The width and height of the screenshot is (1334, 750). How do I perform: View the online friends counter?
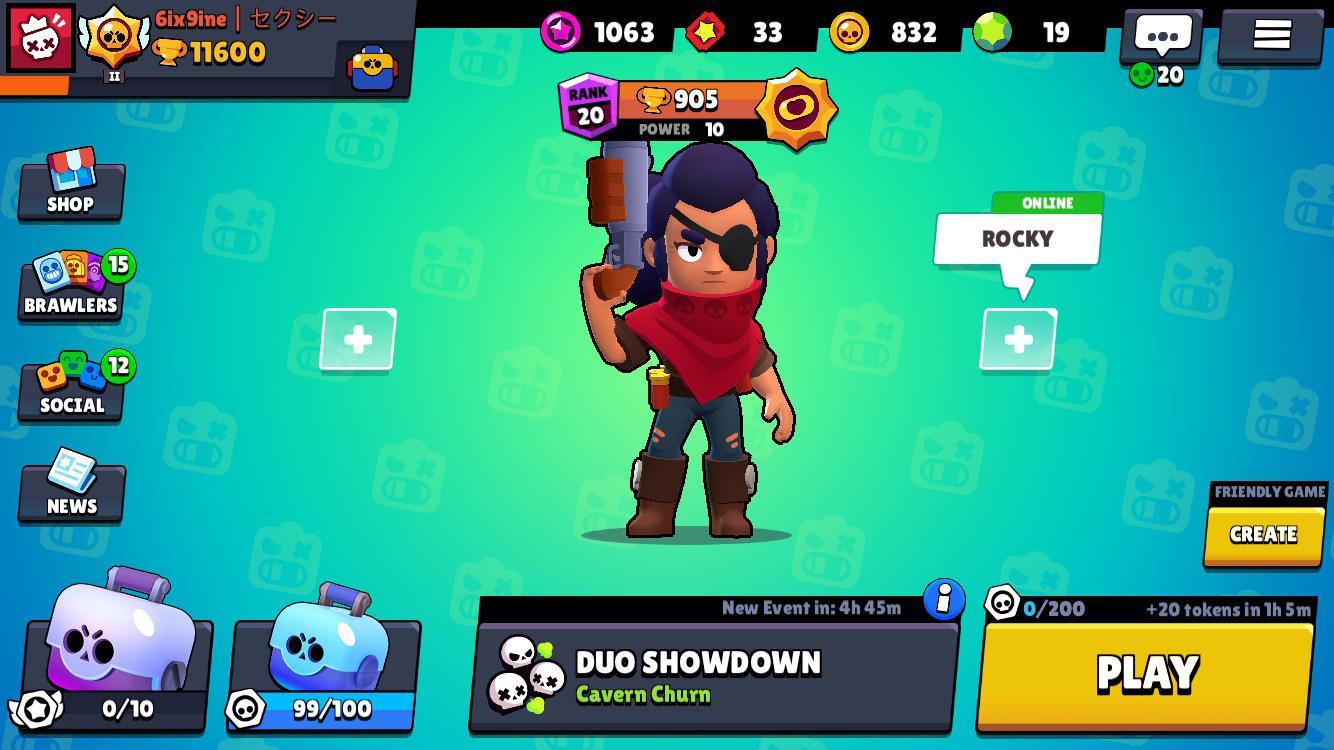pyautogui.click(x=1156, y=72)
